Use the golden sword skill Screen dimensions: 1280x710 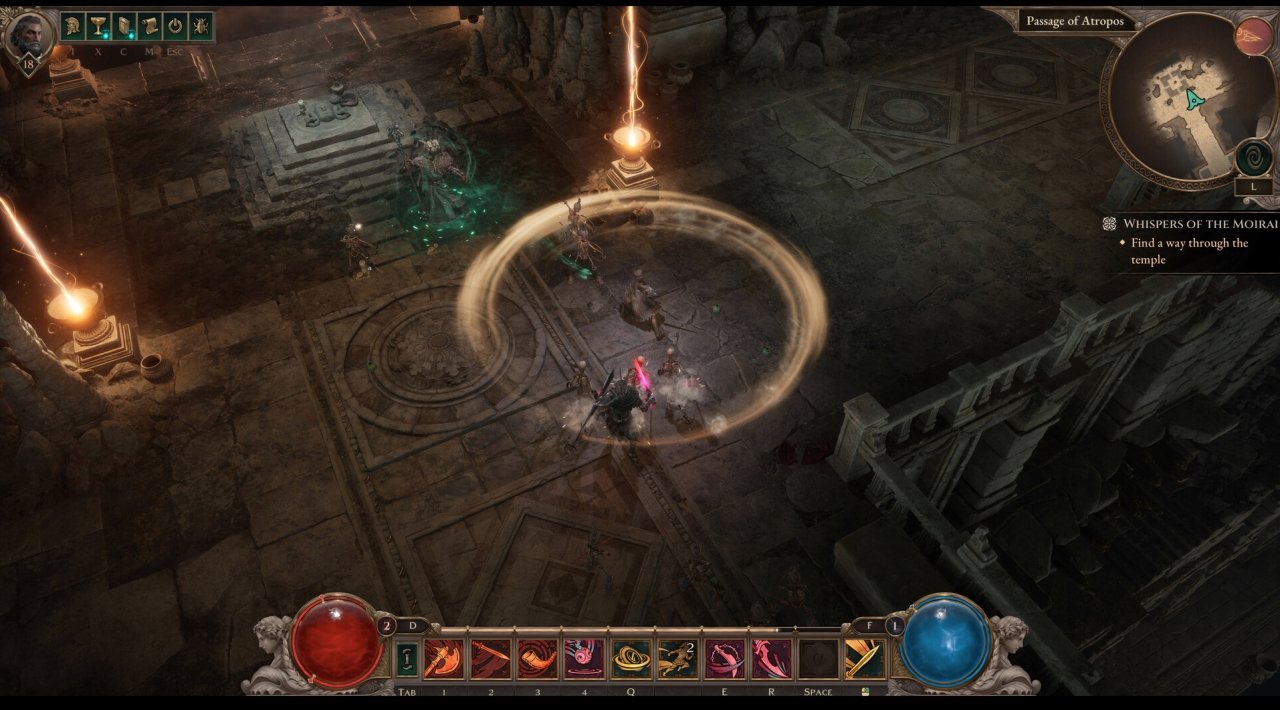tap(864, 659)
